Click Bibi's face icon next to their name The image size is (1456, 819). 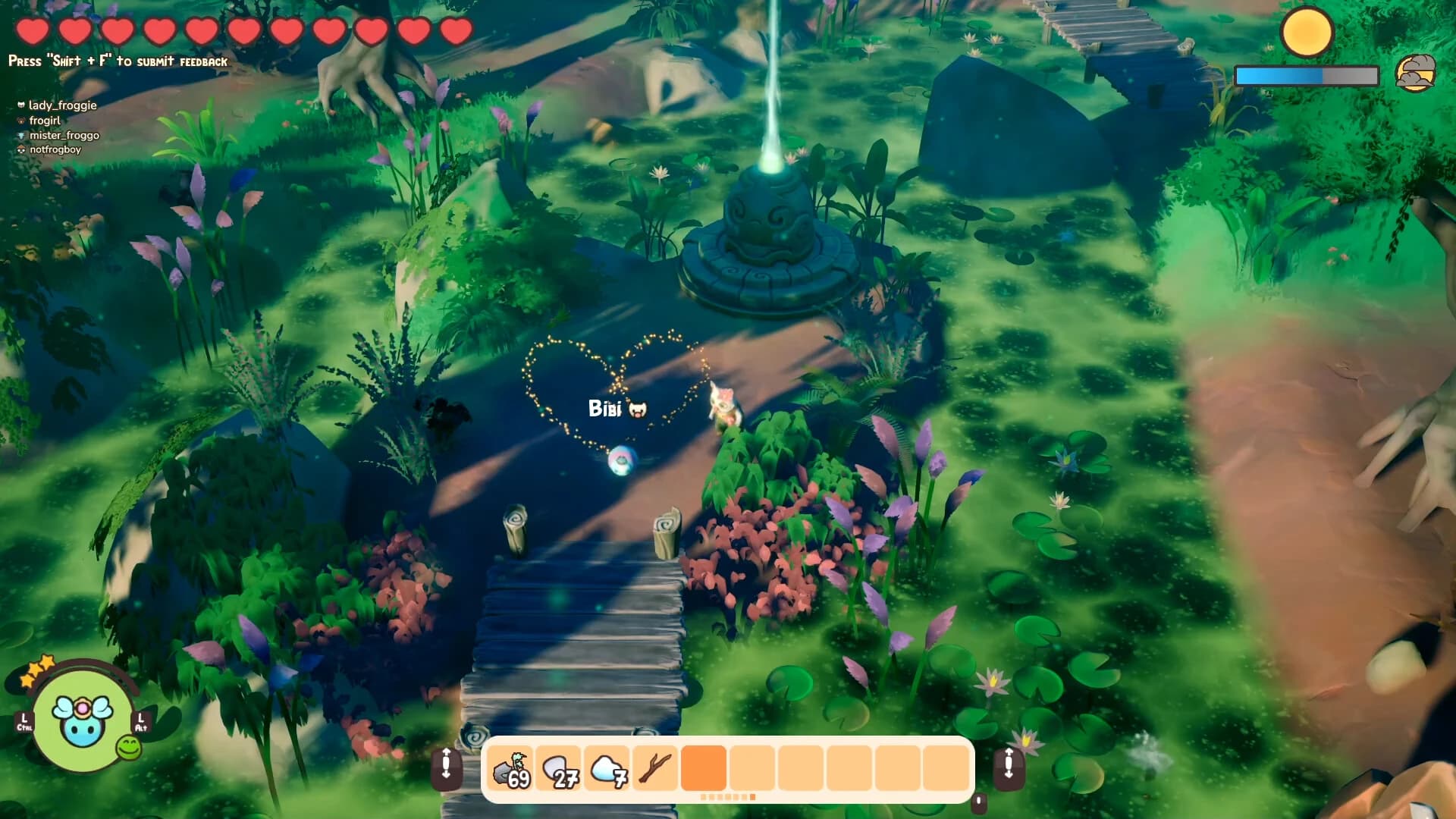point(639,408)
